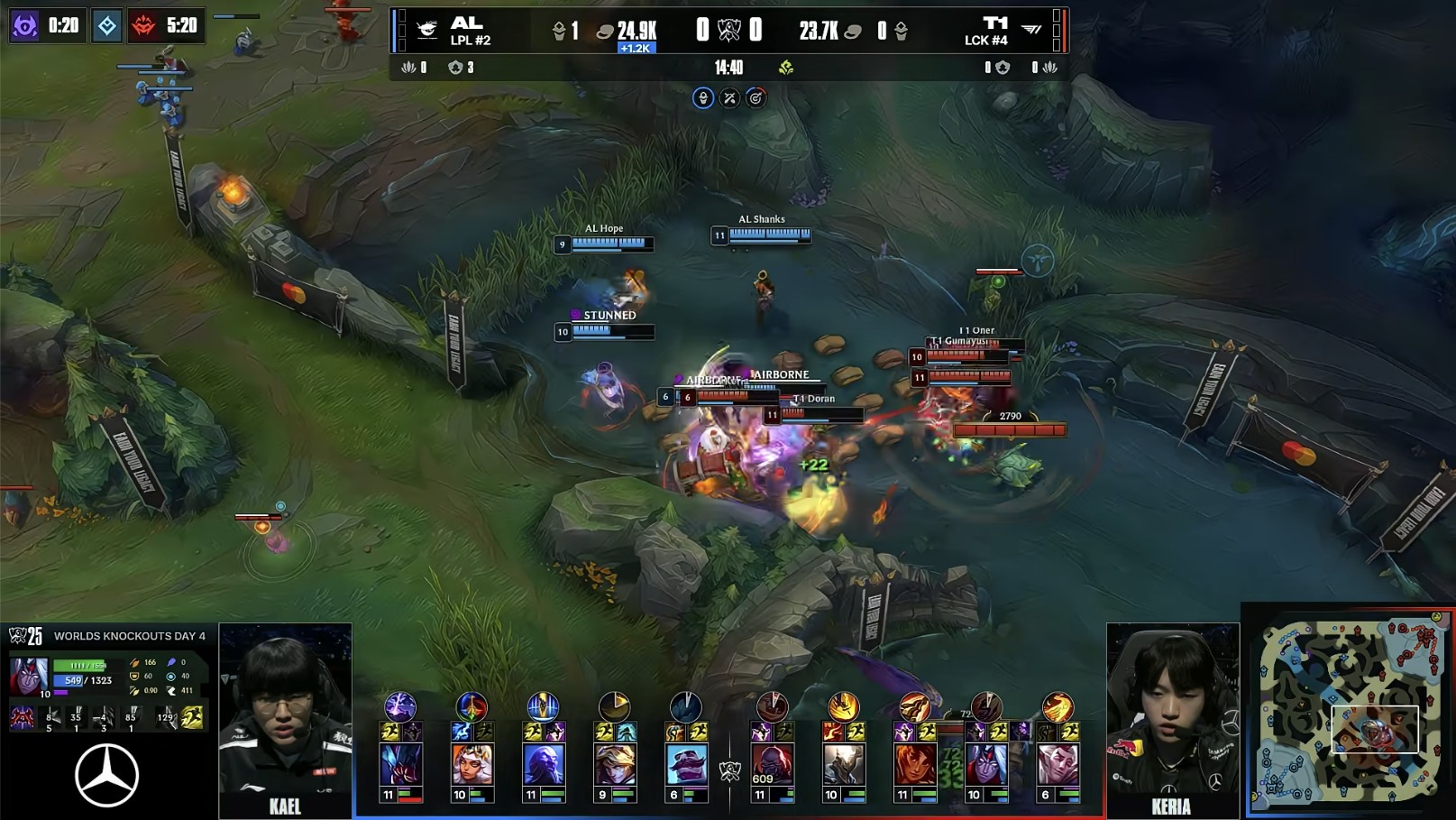Click the minimap in the corner
This screenshot has width=1456, height=820.
point(1350,711)
